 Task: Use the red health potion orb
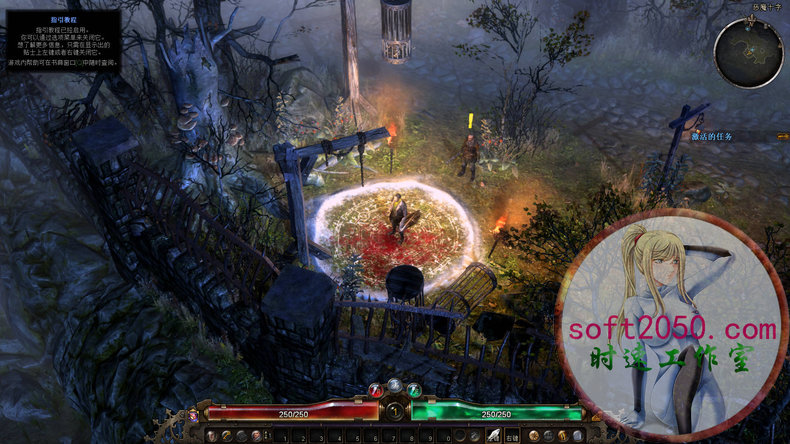[x=376, y=390]
